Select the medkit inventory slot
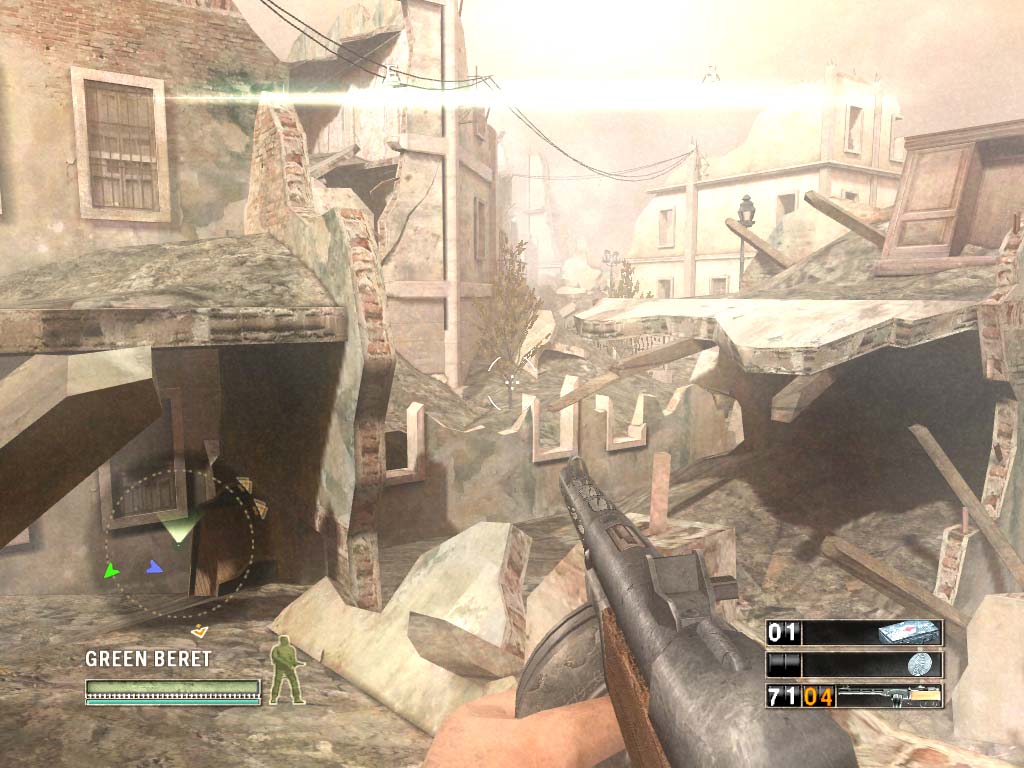The height and width of the screenshot is (768, 1024). (x=908, y=632)
